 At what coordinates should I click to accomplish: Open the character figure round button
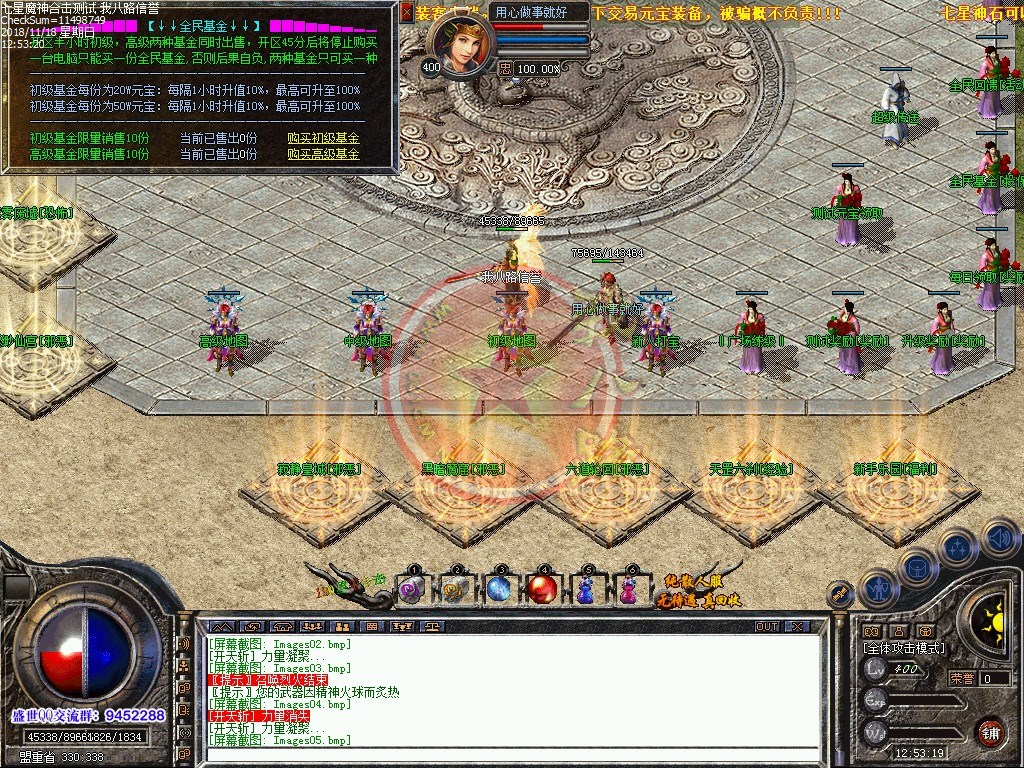pyautogui.click(x=880, y=589)
